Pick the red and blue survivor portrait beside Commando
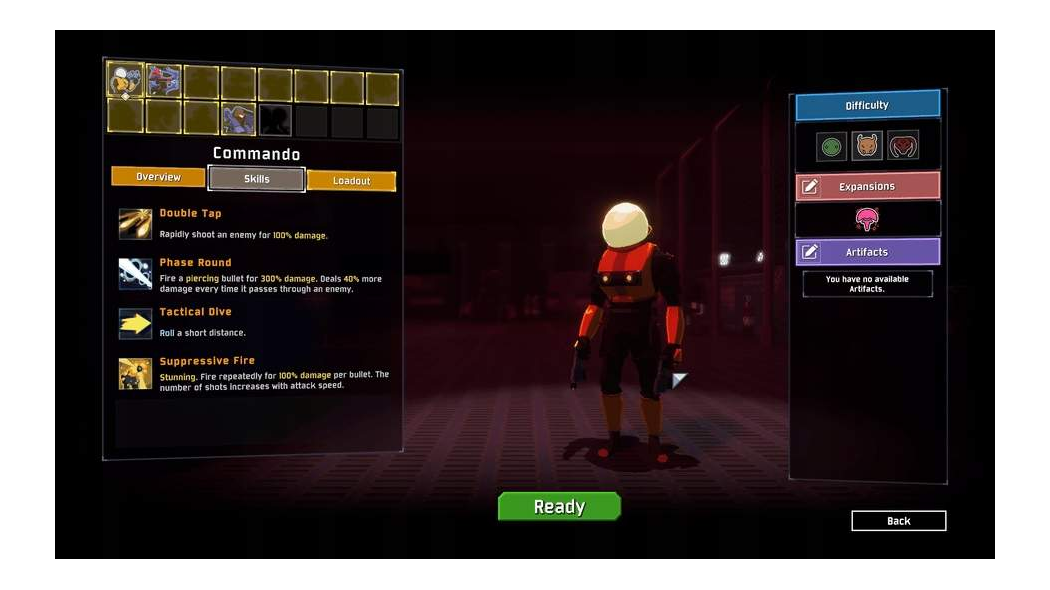Viewport: 1050px width, 590px height. click(x=164, y=81)
